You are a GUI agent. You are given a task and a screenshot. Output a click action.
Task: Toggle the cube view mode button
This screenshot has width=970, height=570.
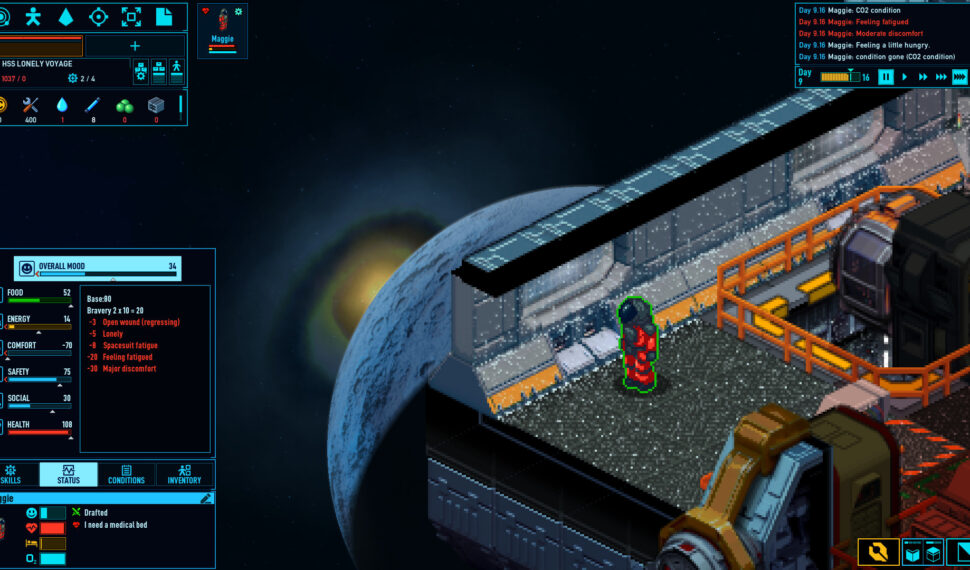[x=922, y=552]
